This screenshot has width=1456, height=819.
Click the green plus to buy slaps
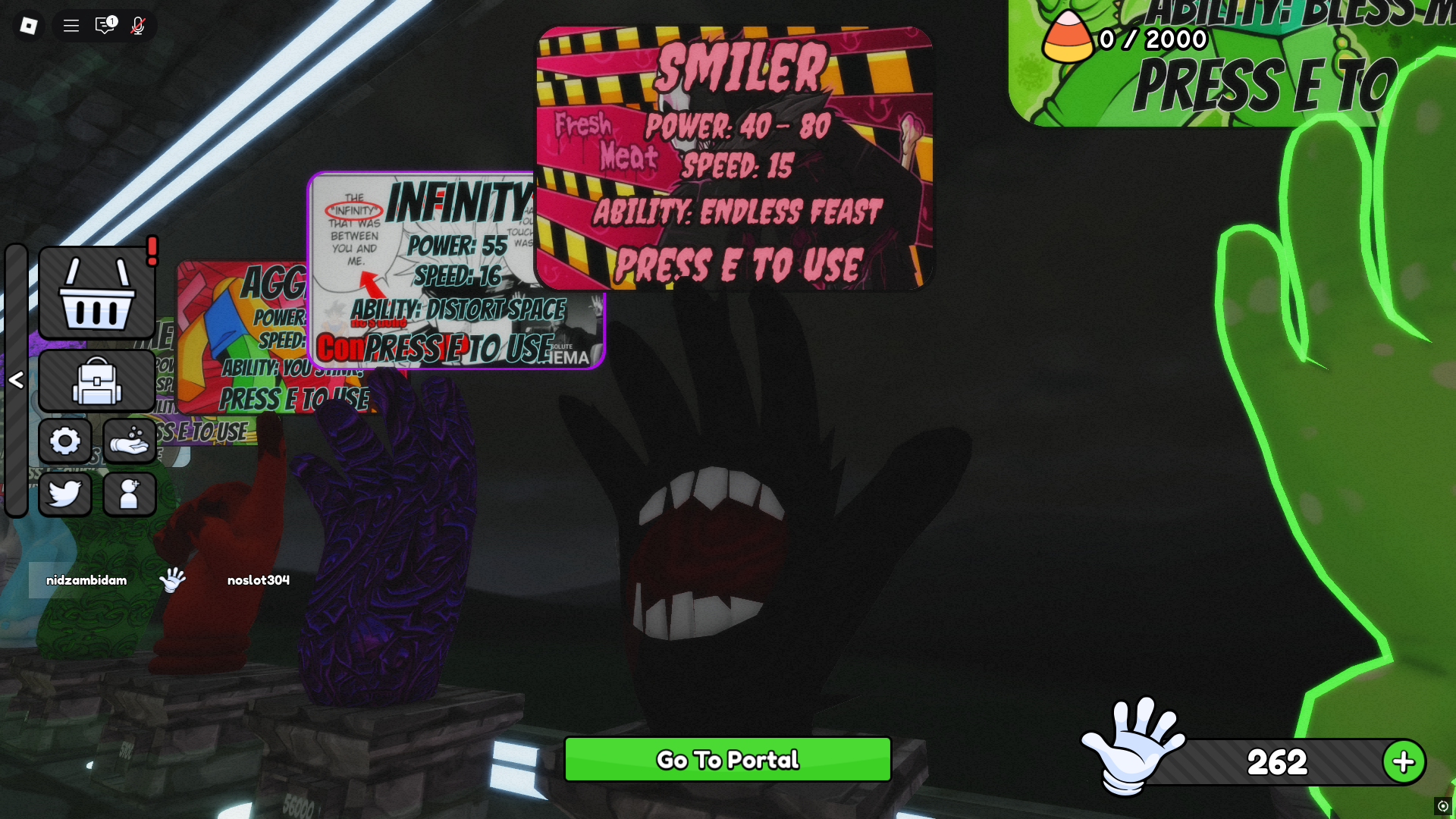[1404, 761]
